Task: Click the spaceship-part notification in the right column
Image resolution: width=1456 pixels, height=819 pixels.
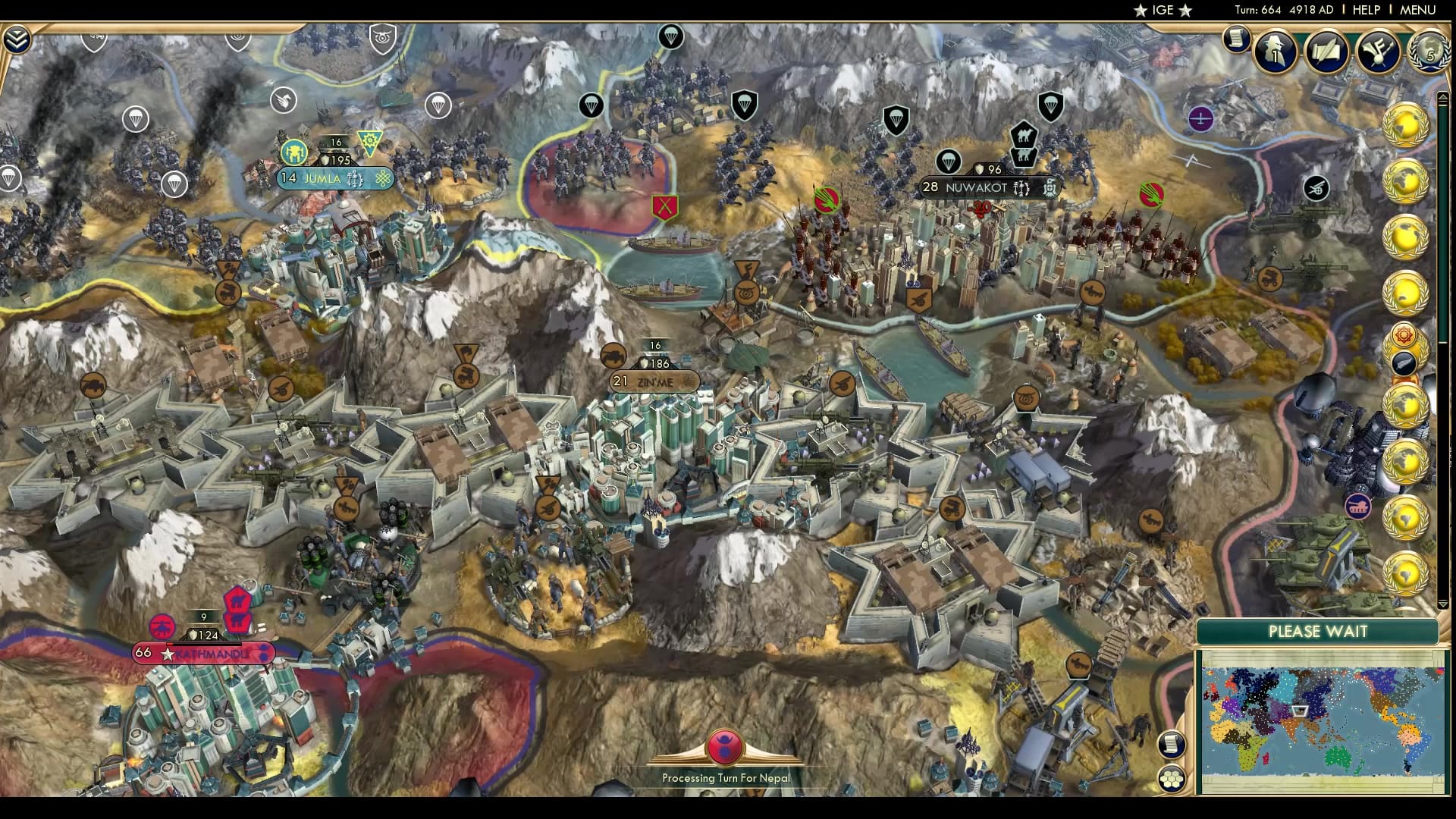Action: pos(1405,362)
